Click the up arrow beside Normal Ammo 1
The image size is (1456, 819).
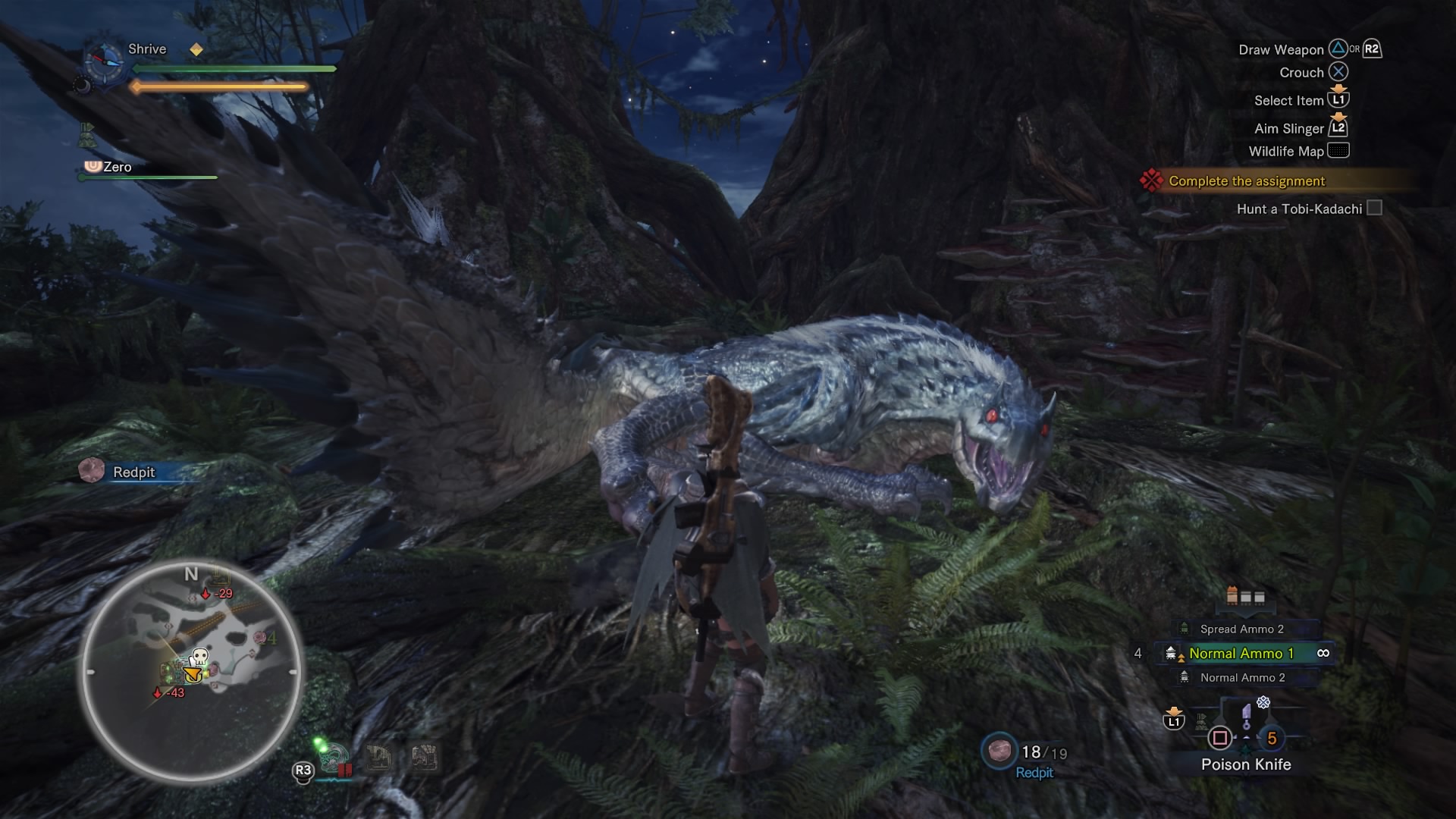pos(1181,658)
